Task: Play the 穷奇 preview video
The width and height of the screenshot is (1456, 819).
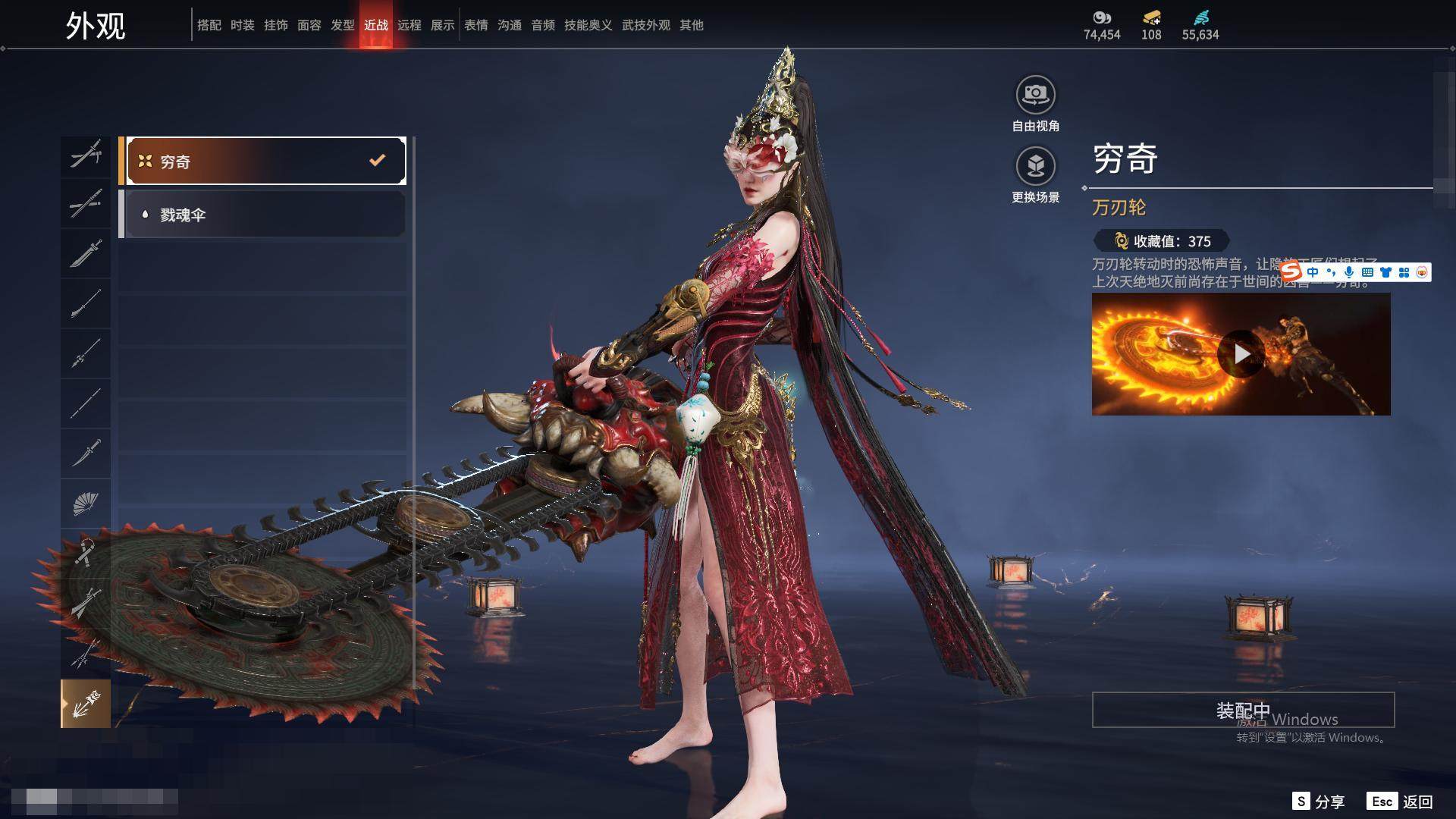Action: pos(1241,353)
